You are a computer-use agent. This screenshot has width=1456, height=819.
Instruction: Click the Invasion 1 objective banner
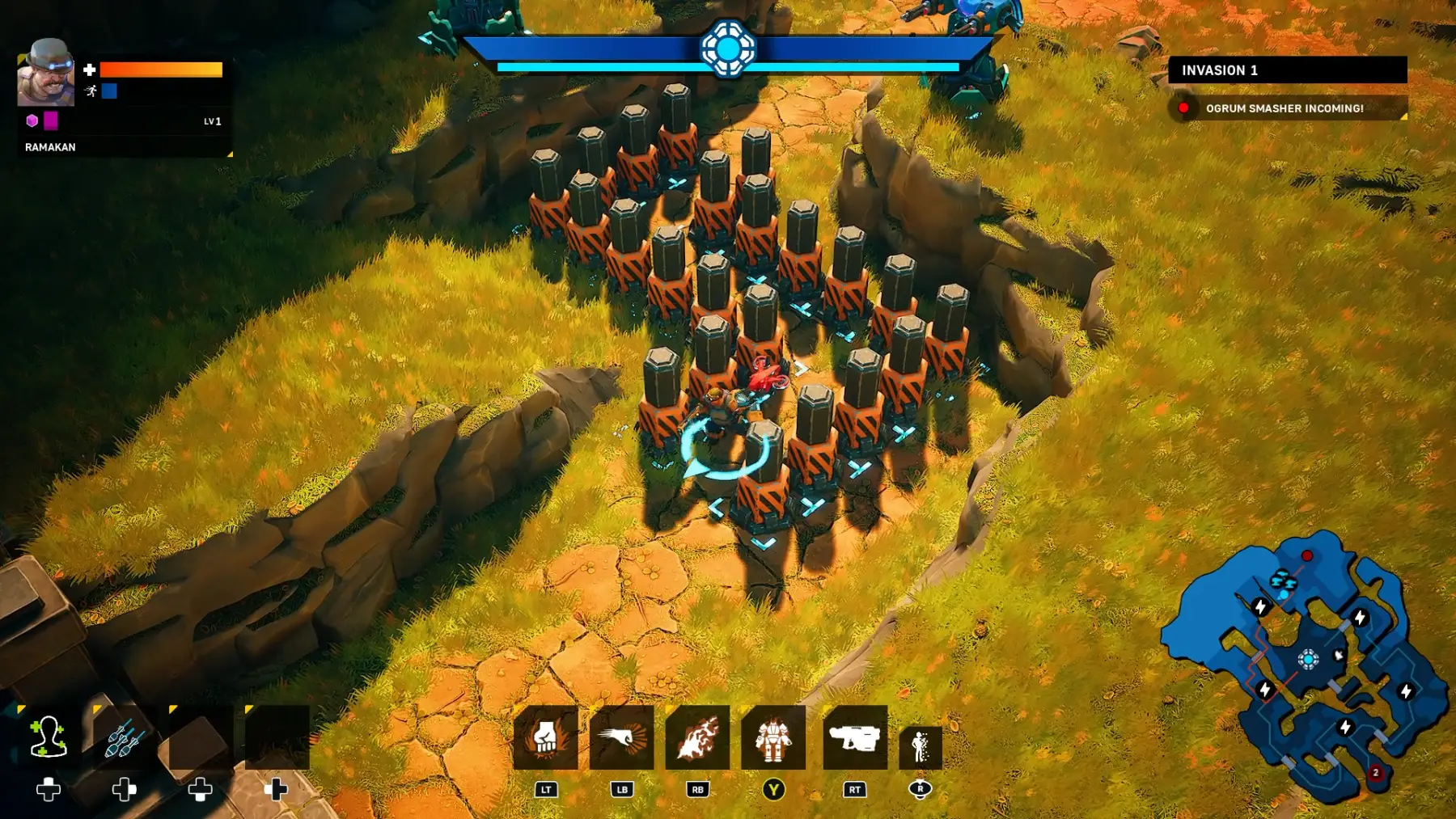pos(1287,70)
